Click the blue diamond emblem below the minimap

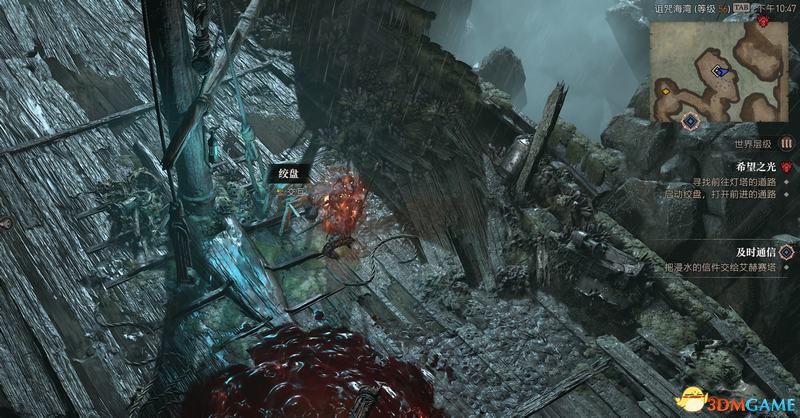pyautogui.click(x=690, y=121)
